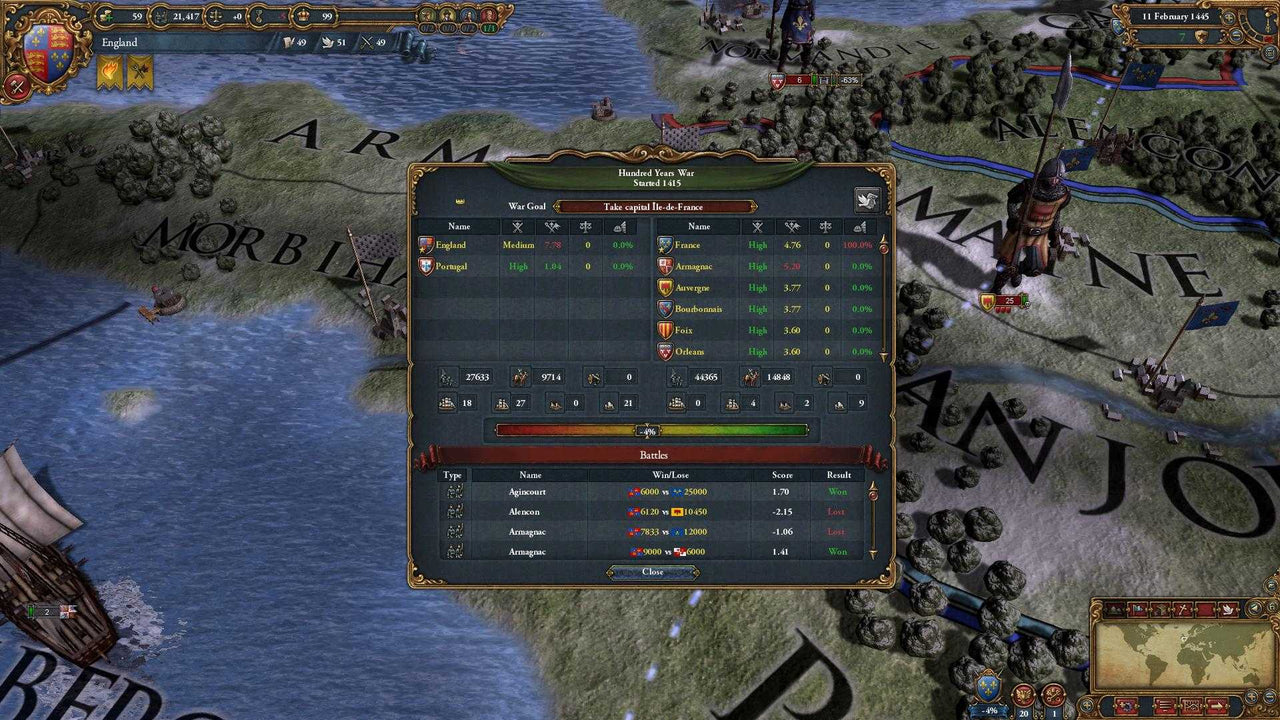Open the game menu hamburger icon
This screenshot has height=720, width=1280.
(1165, 705)
